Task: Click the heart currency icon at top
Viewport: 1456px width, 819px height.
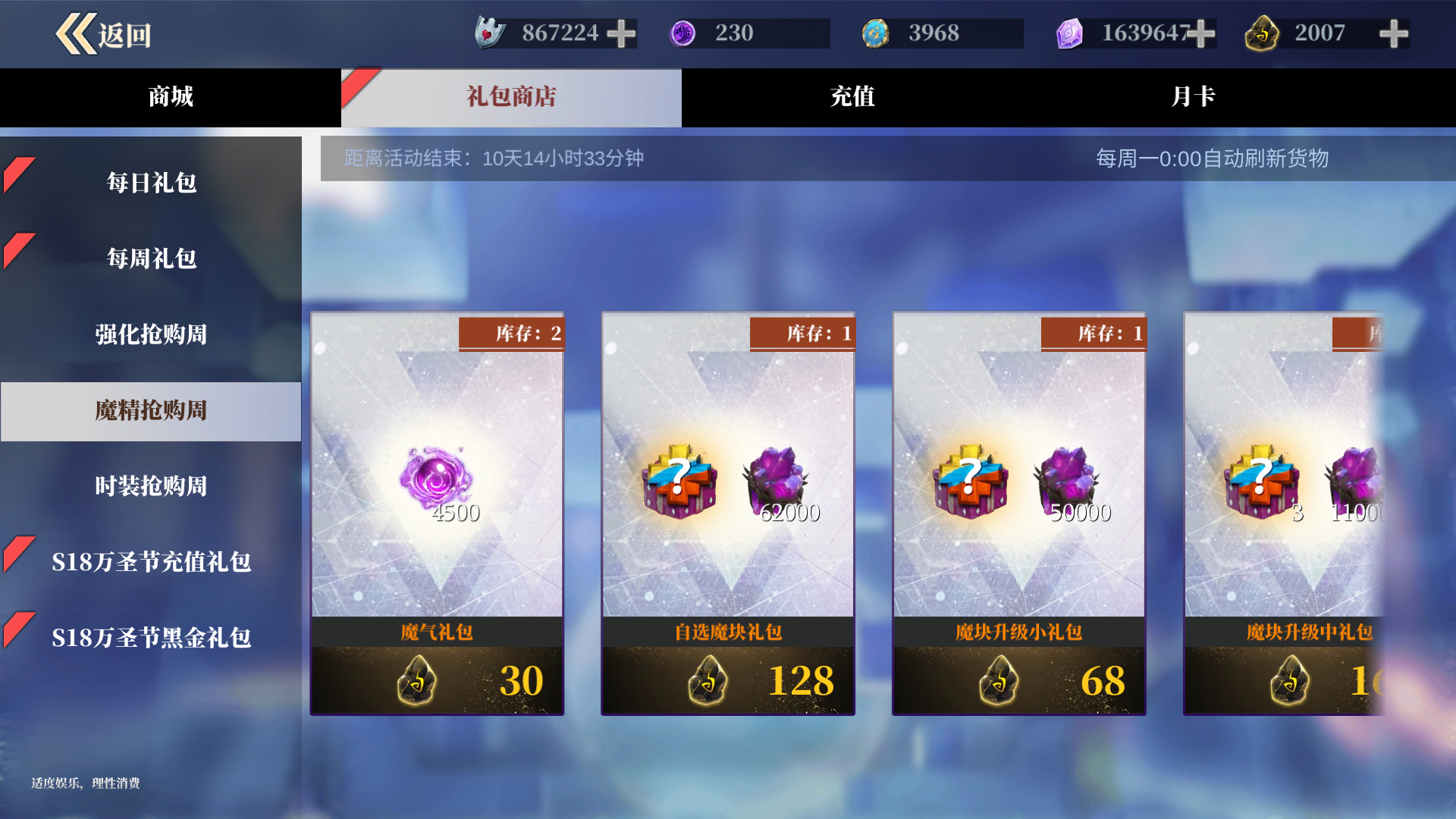Action: (x=490, y=33)
